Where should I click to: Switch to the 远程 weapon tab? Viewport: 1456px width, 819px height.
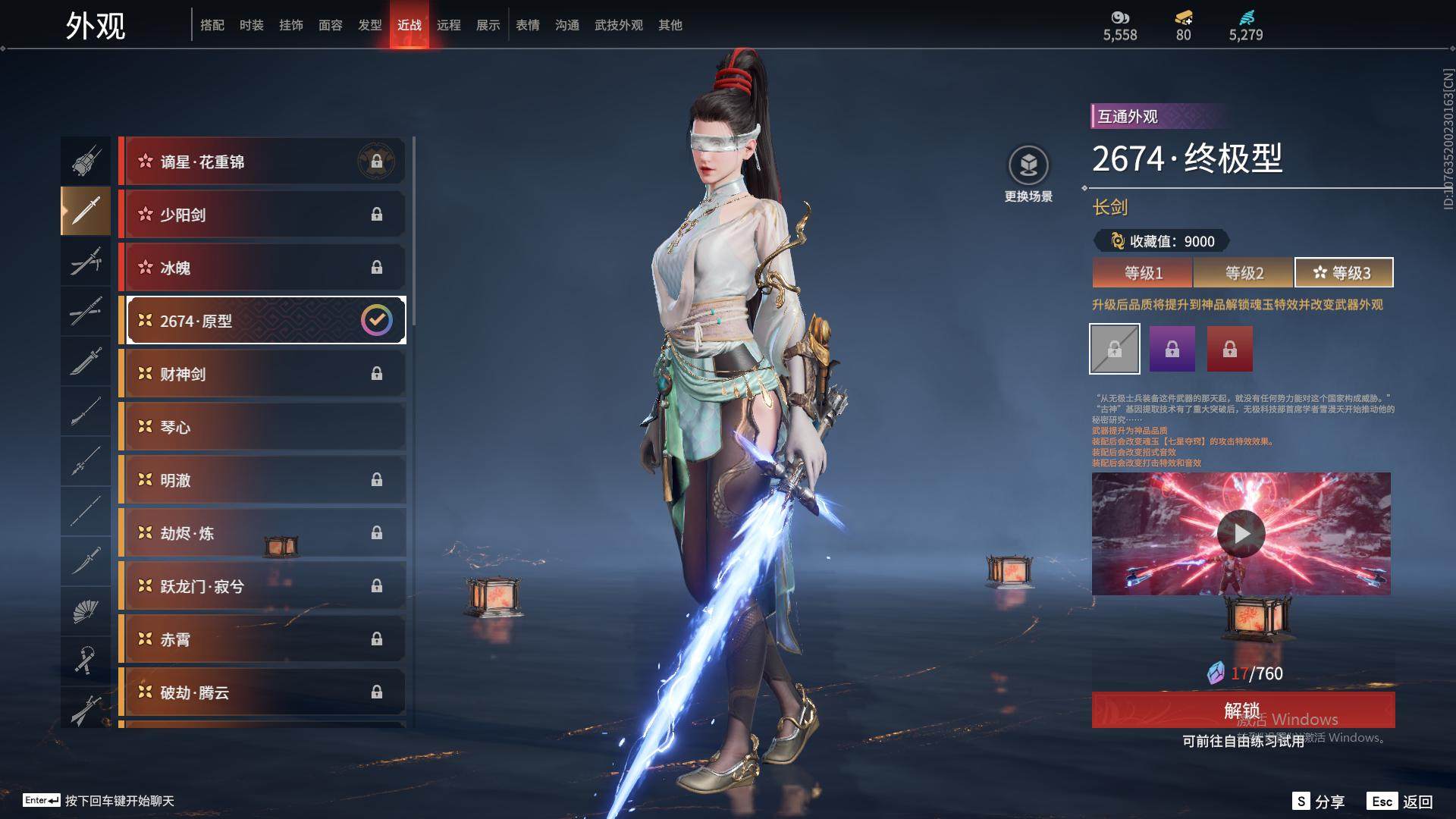[448, 25]
